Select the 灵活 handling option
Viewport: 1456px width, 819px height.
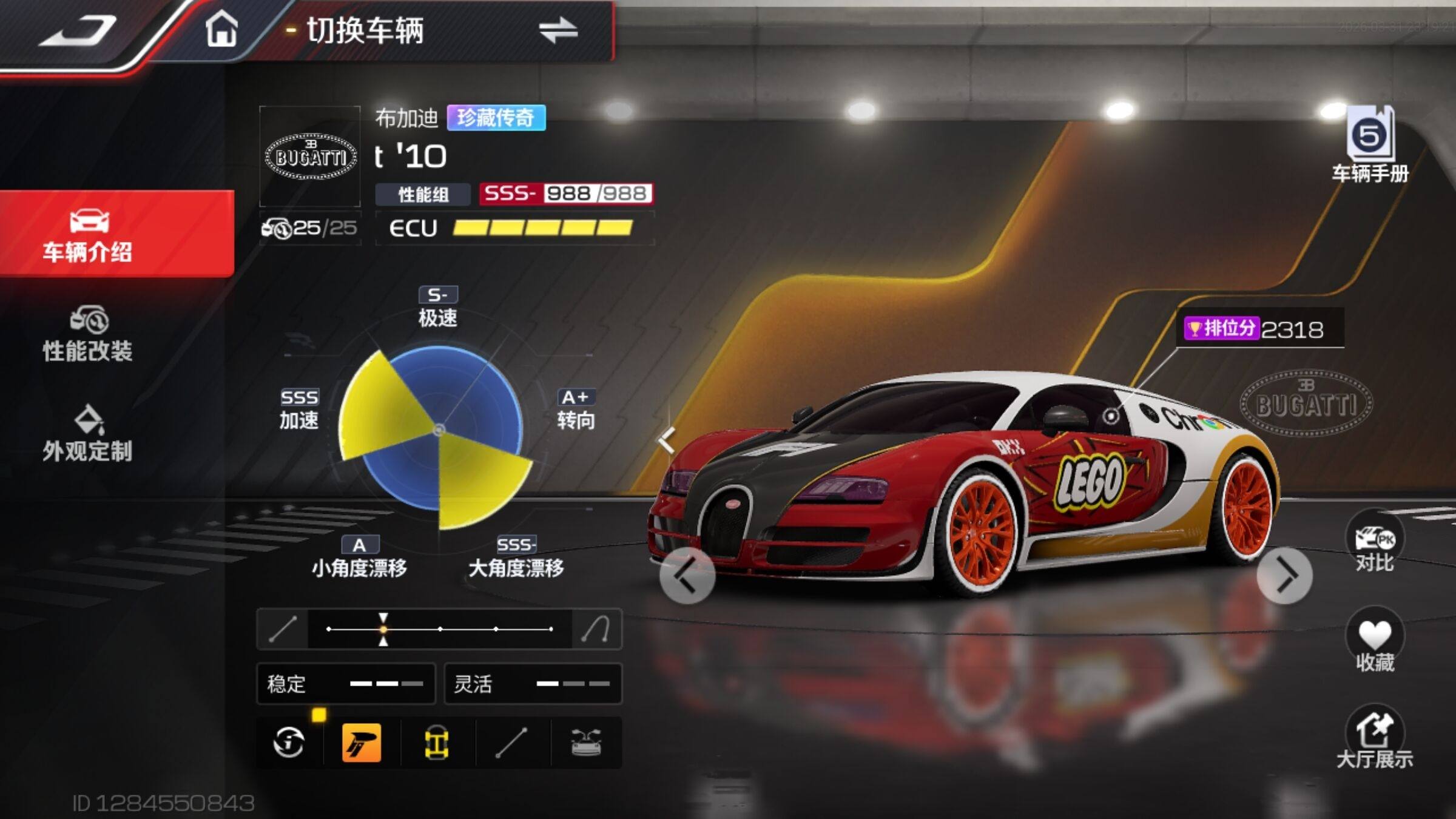[x=533, y=684]
